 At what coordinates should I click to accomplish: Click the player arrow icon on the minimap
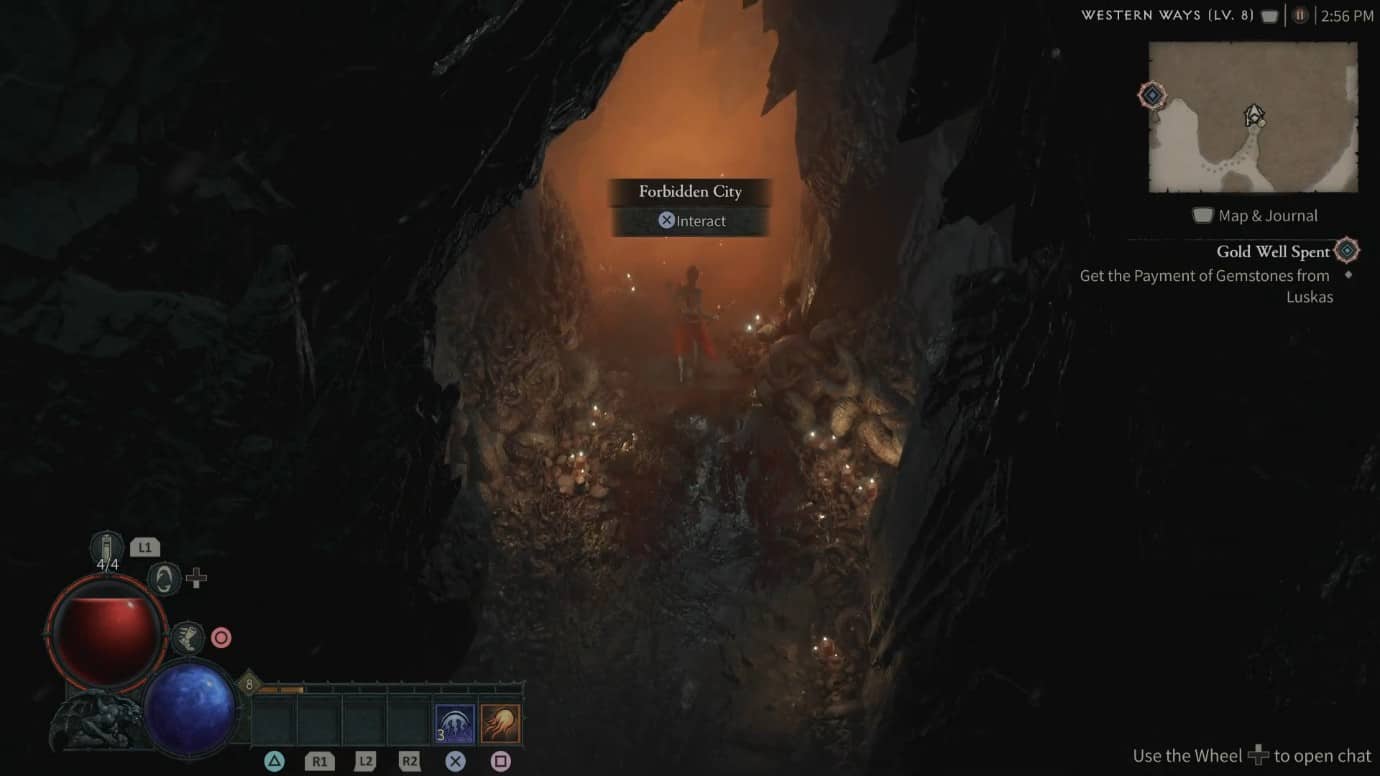pyautogui.click(x=1253, y=114)
